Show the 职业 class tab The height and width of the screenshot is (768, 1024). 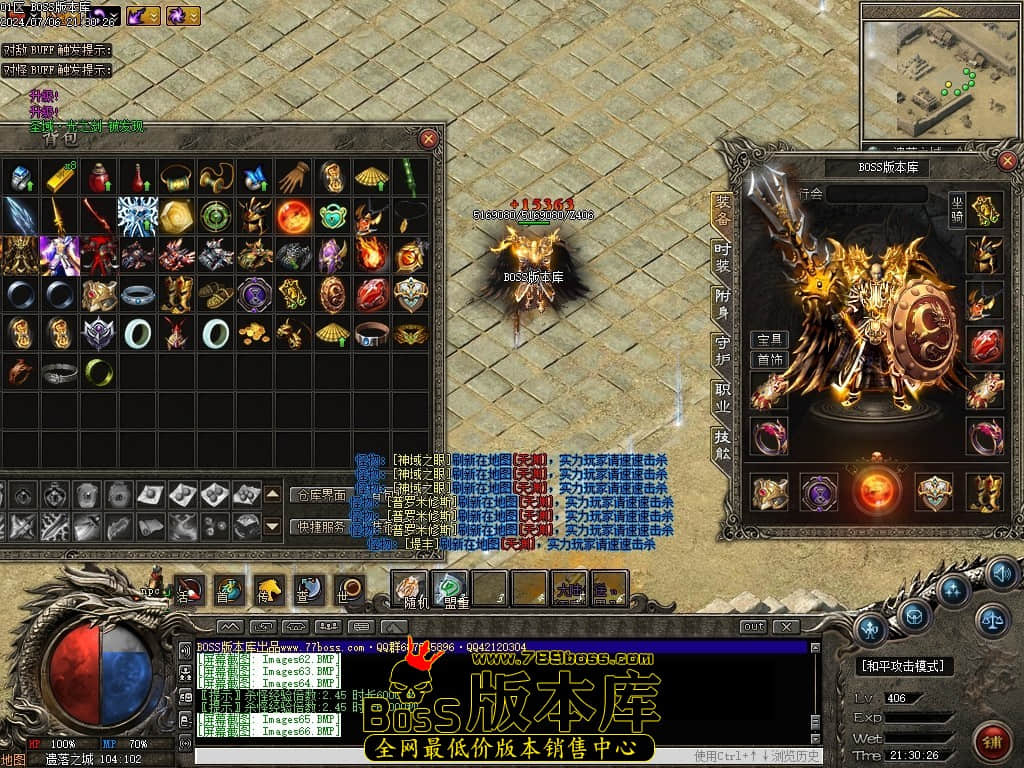point(722,397)
